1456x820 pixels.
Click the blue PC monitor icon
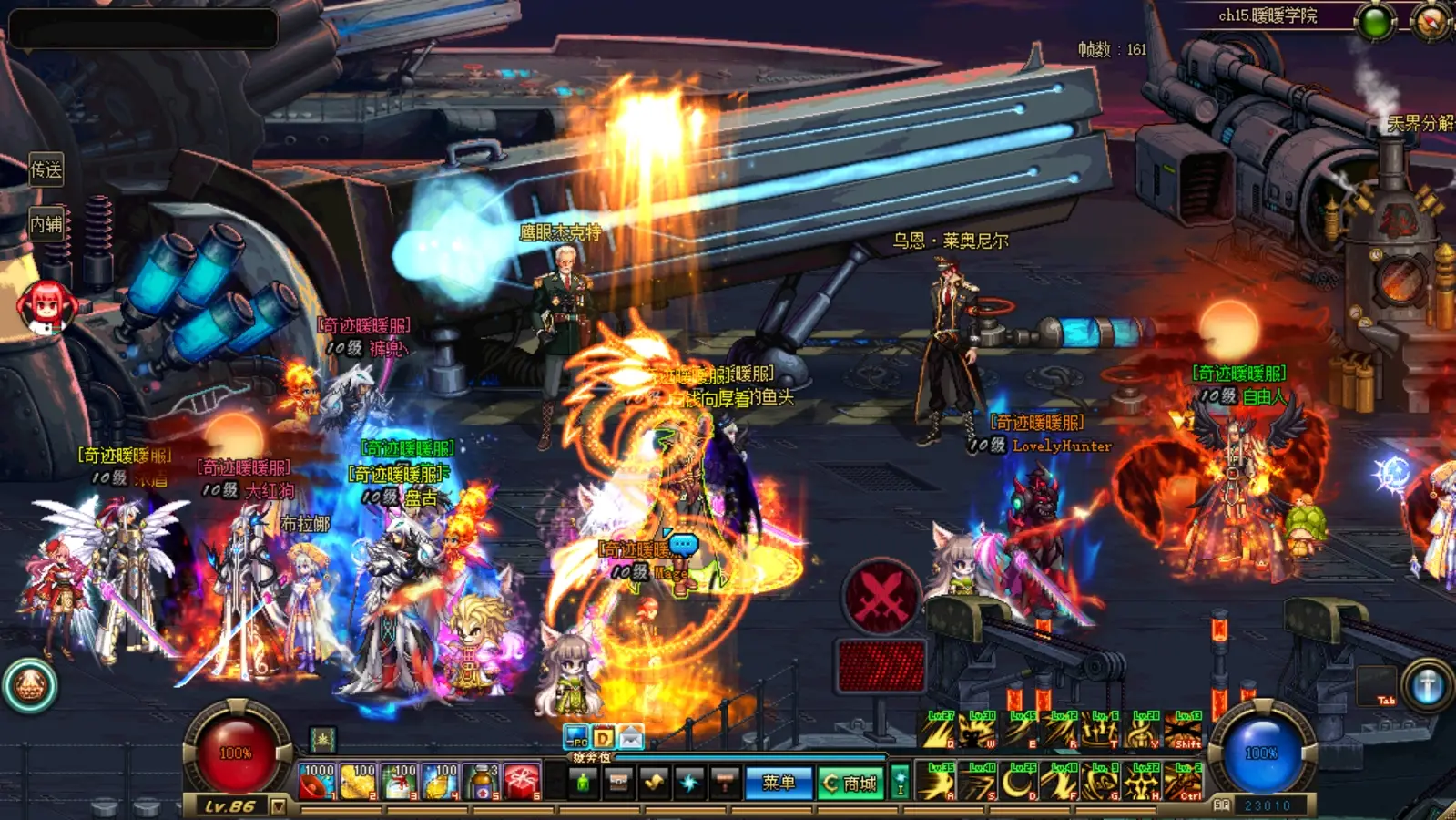click(x=576, y=736)
